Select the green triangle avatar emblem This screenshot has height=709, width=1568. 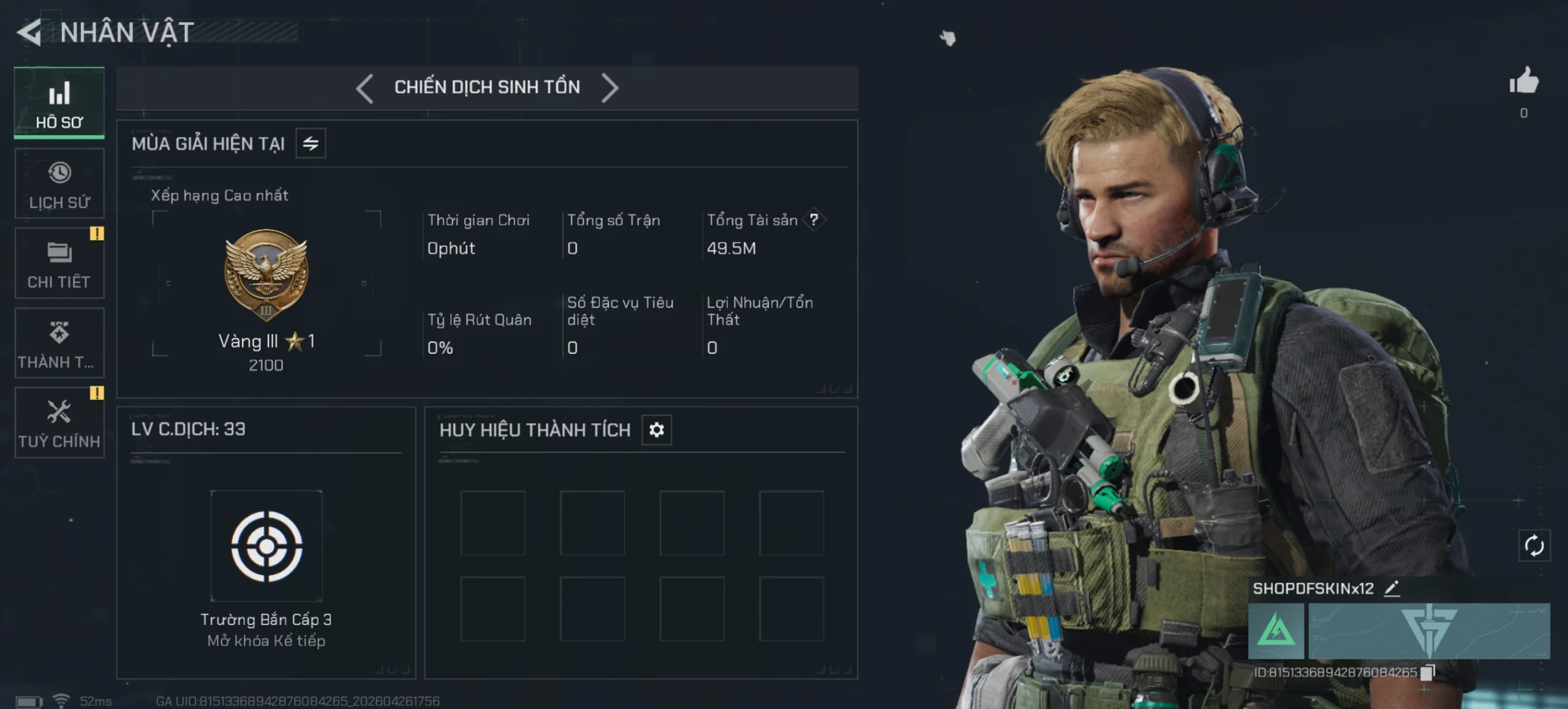(x=1276, y=631)
